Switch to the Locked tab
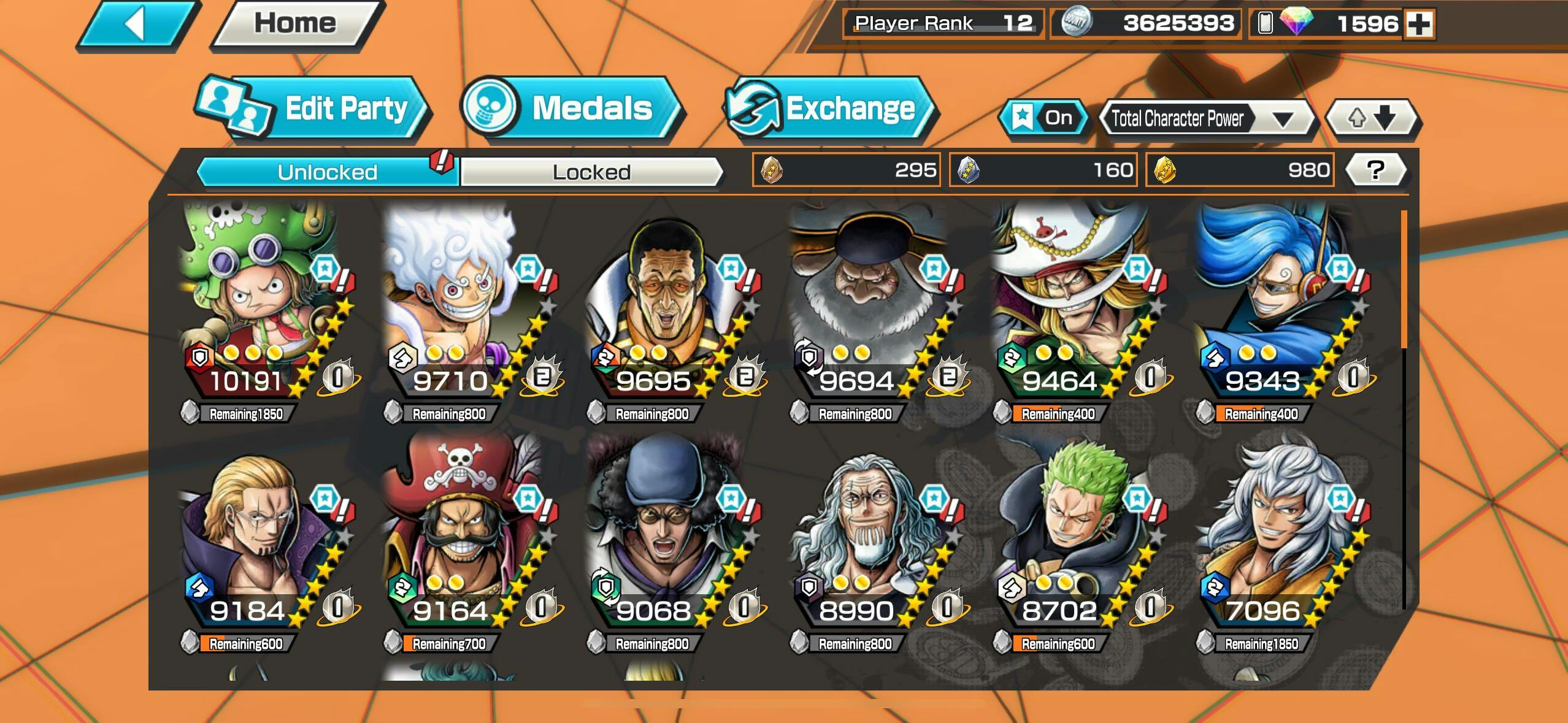Viewport: 1568px width, 723px height. tap(591, 172)
